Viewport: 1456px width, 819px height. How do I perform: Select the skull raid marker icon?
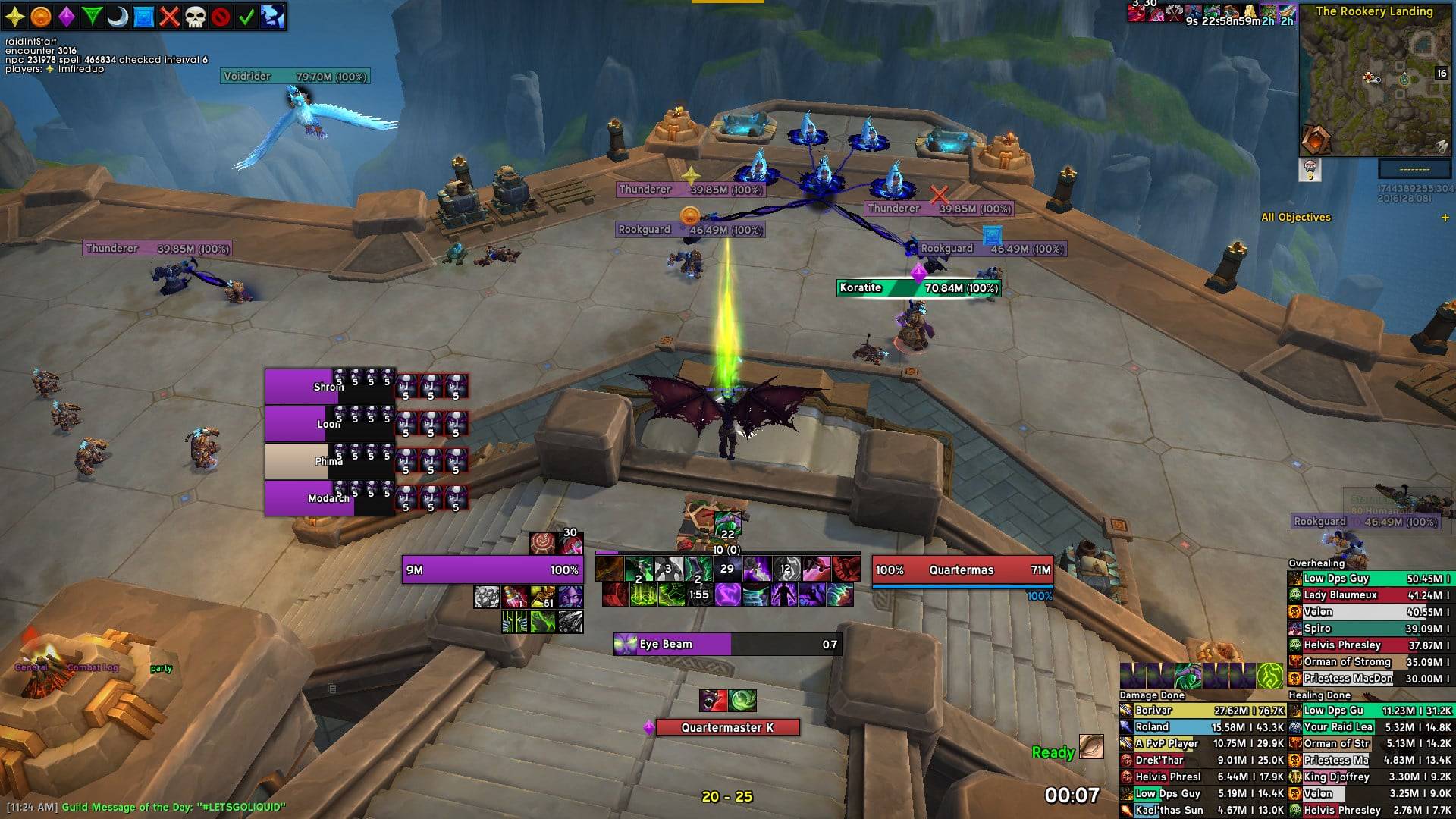pyautogui.click(x=195, y=17)
